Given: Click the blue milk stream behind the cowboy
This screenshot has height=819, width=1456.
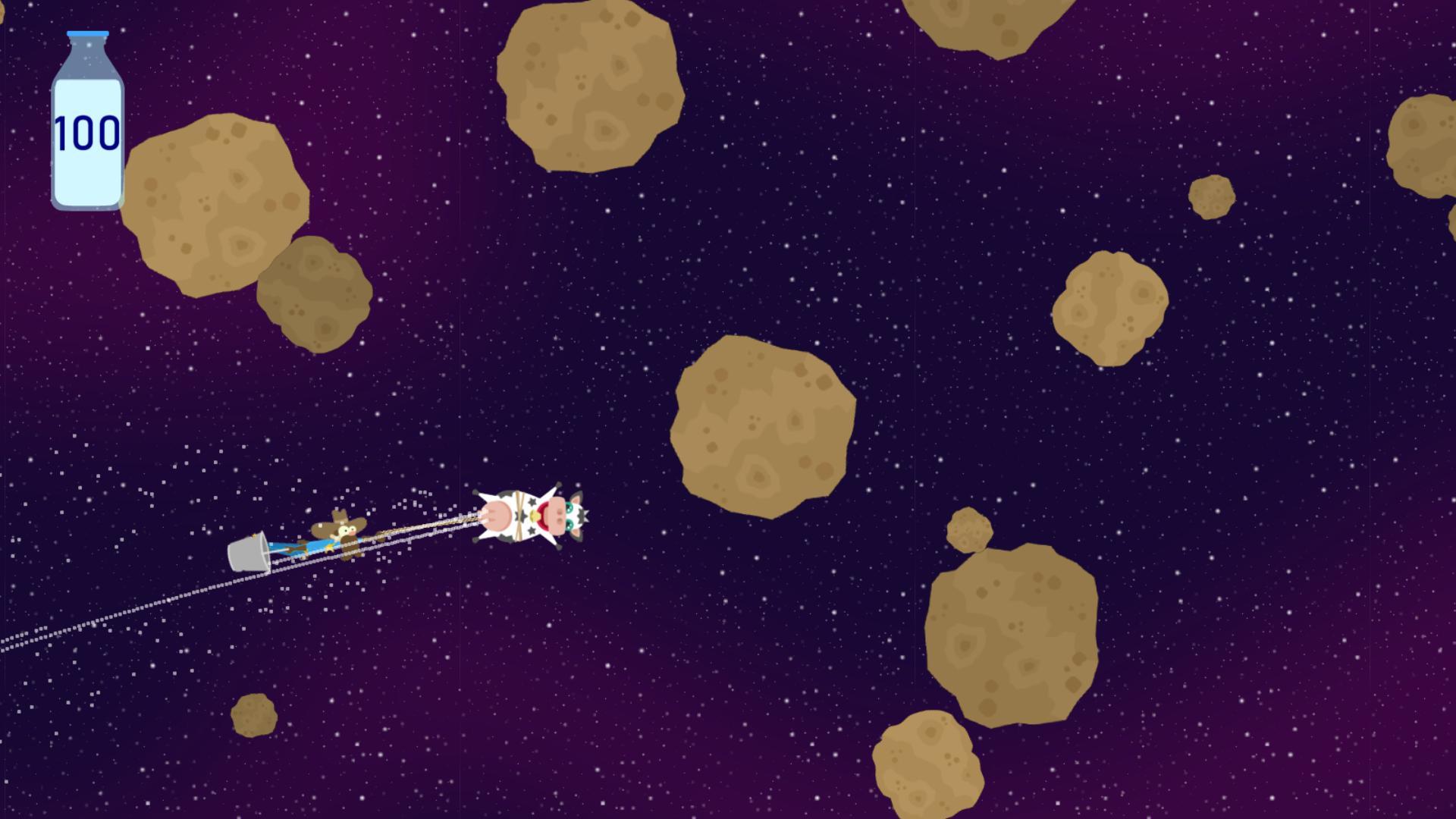Looking at the screenshot, I should point(301,548).
